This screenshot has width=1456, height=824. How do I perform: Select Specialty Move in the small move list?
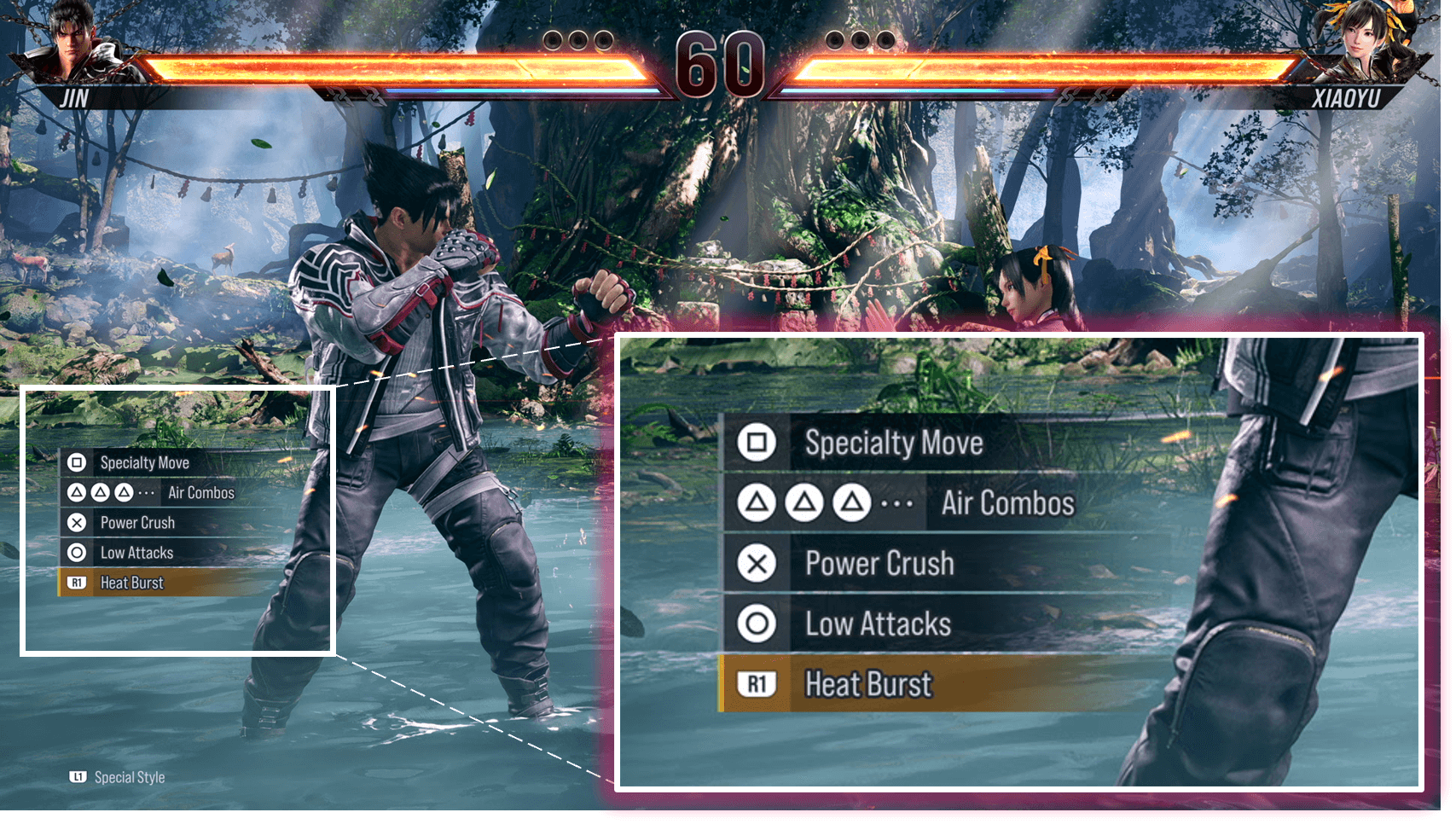point(144,462)
